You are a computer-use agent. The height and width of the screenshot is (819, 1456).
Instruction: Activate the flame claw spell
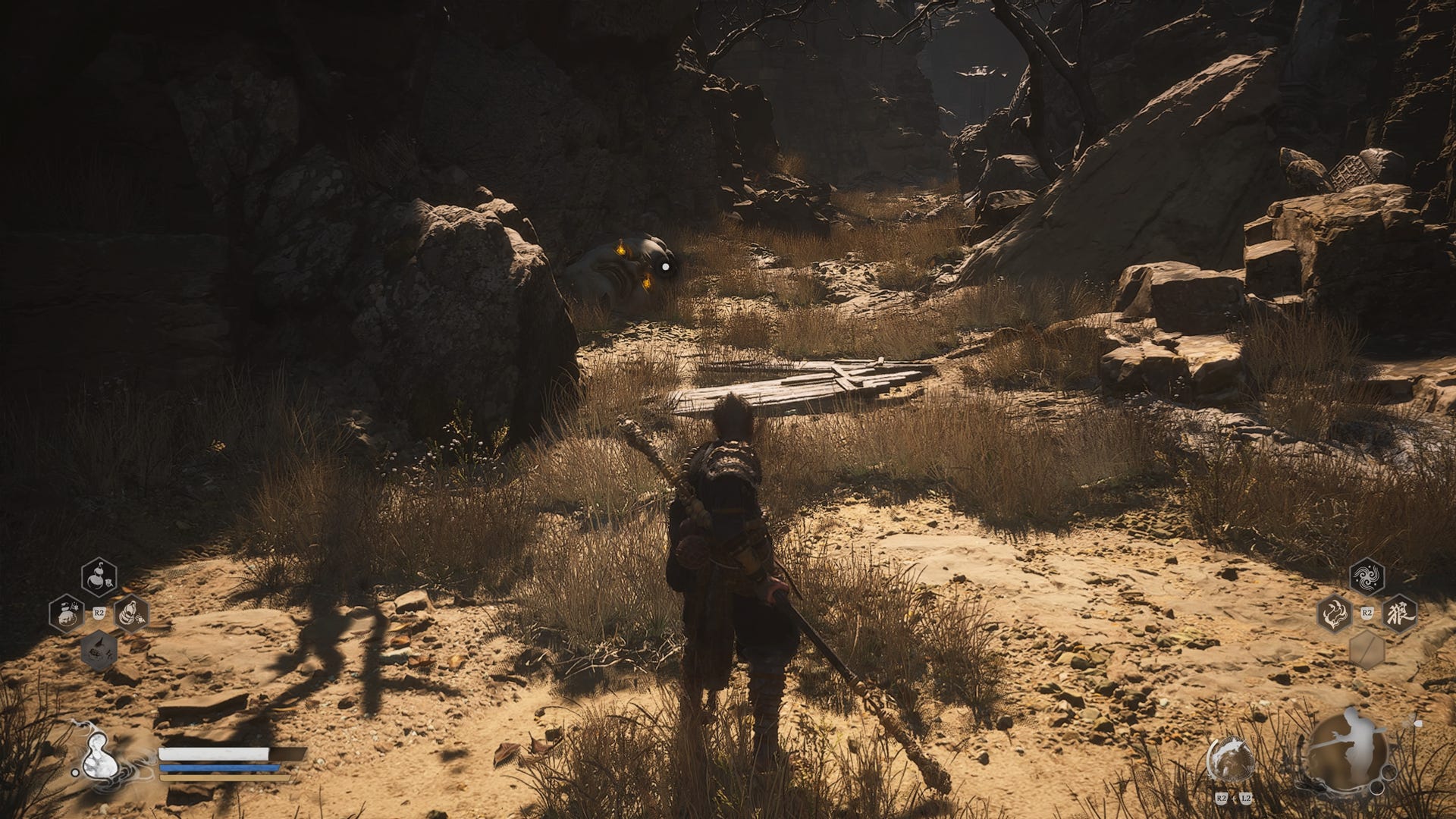click(1335, 613)
